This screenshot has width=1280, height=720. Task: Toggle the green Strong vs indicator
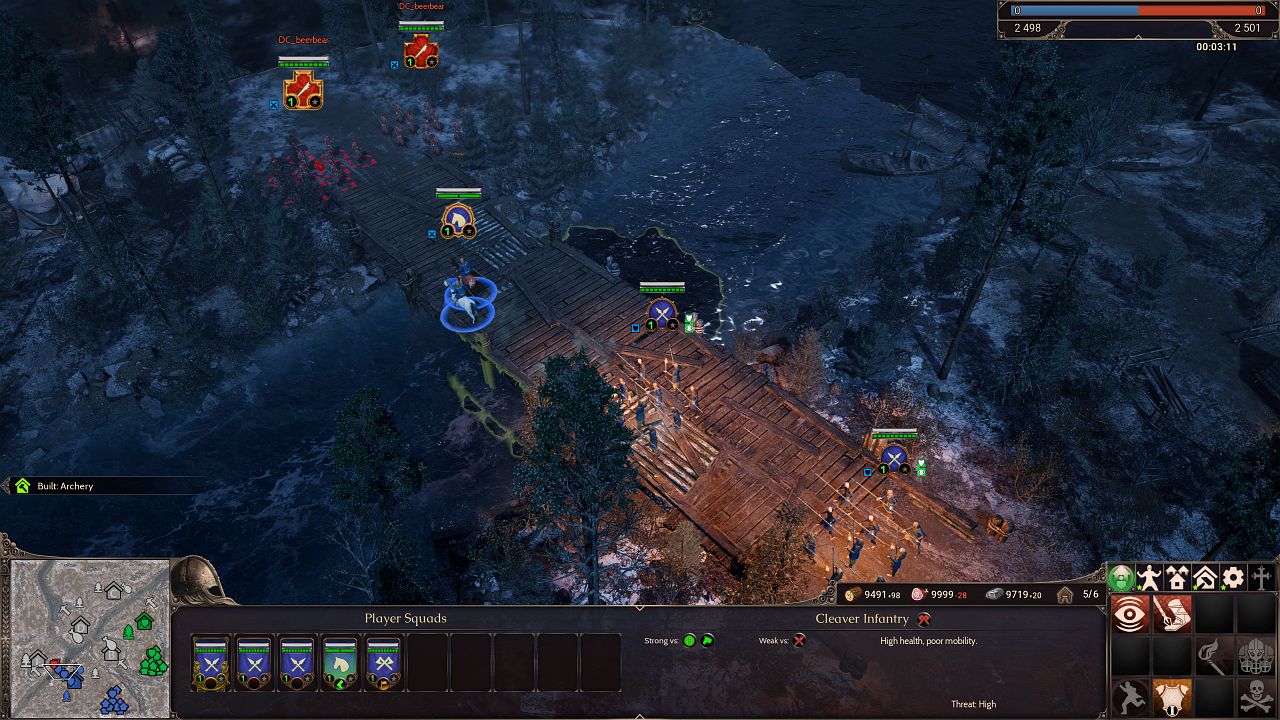click(x=688, y=641)
